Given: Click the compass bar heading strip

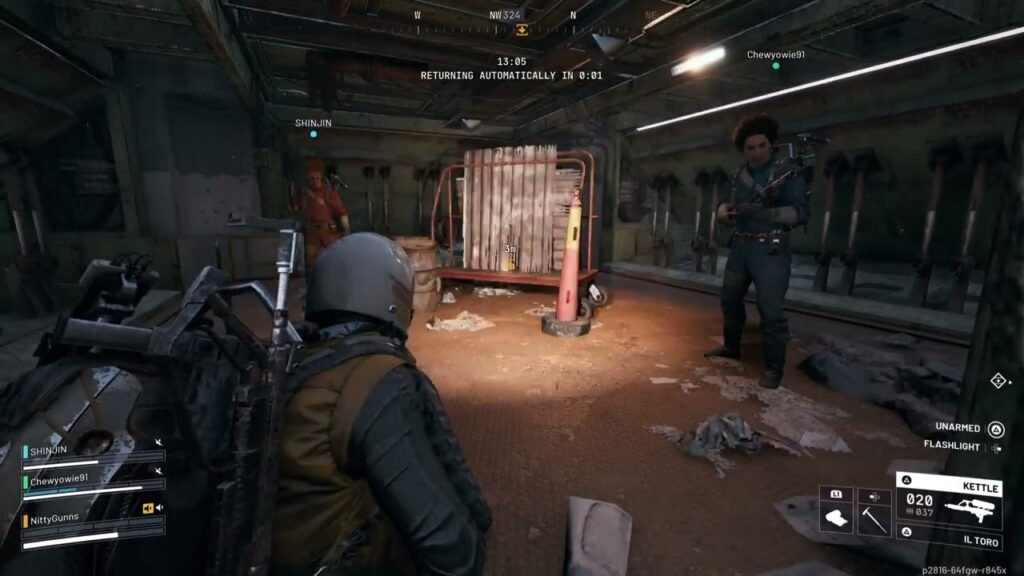Looking at the screenshot, I should (x=522, y=16).
